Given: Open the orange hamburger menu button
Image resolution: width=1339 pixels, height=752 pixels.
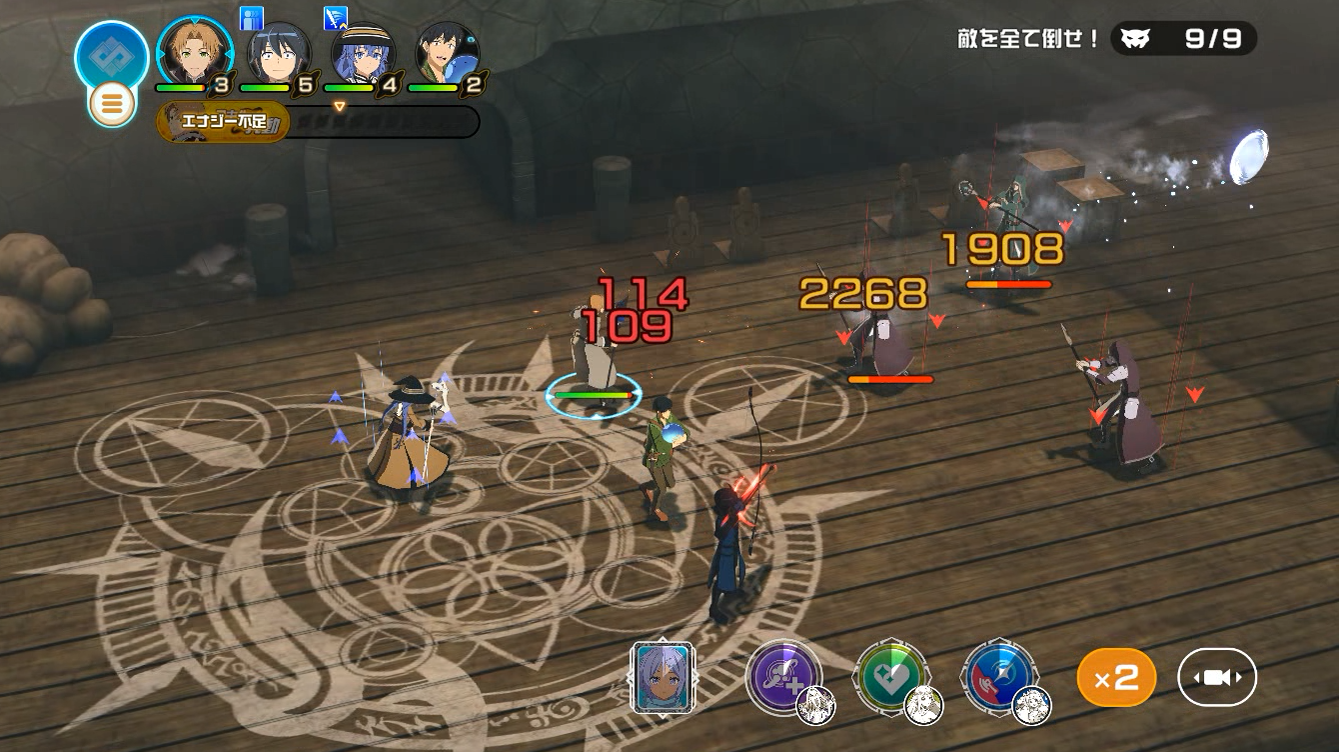Looking at the screenshot, I should 112,103.
